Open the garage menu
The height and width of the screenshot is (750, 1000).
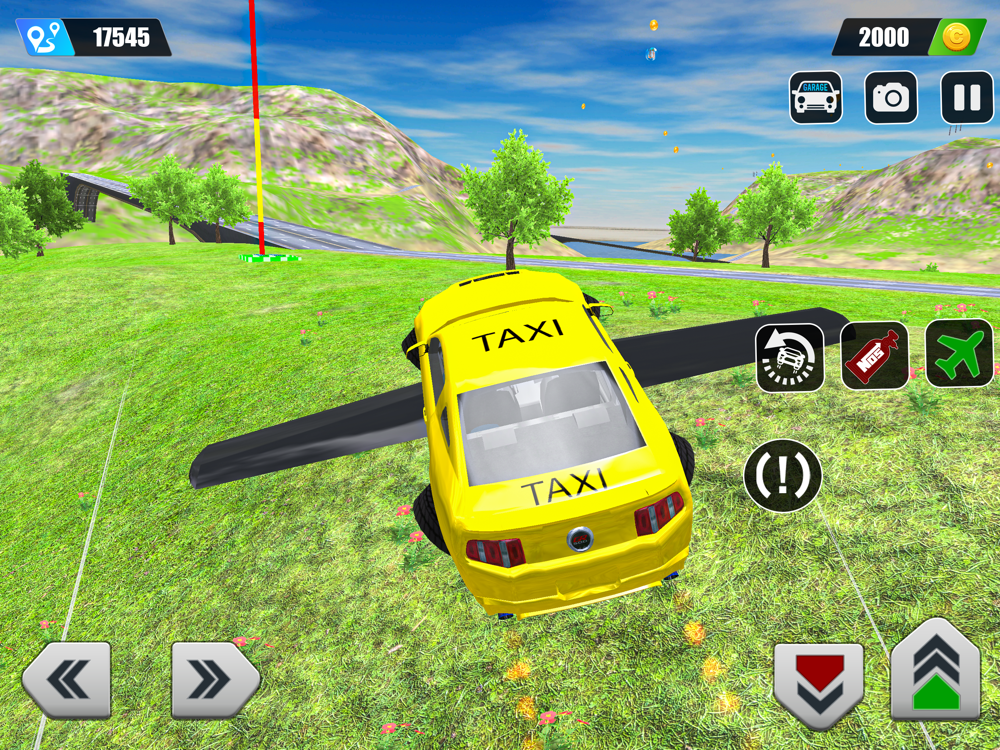coord(815,98)
